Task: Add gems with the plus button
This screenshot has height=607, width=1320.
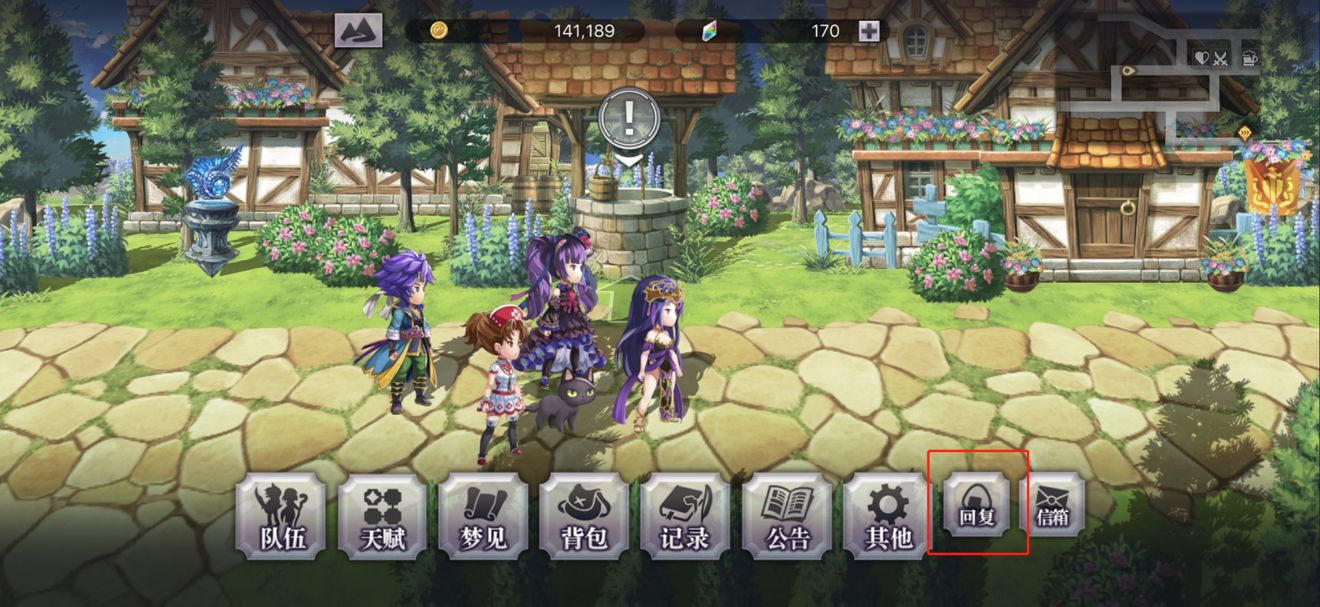Action: (869, 31)
